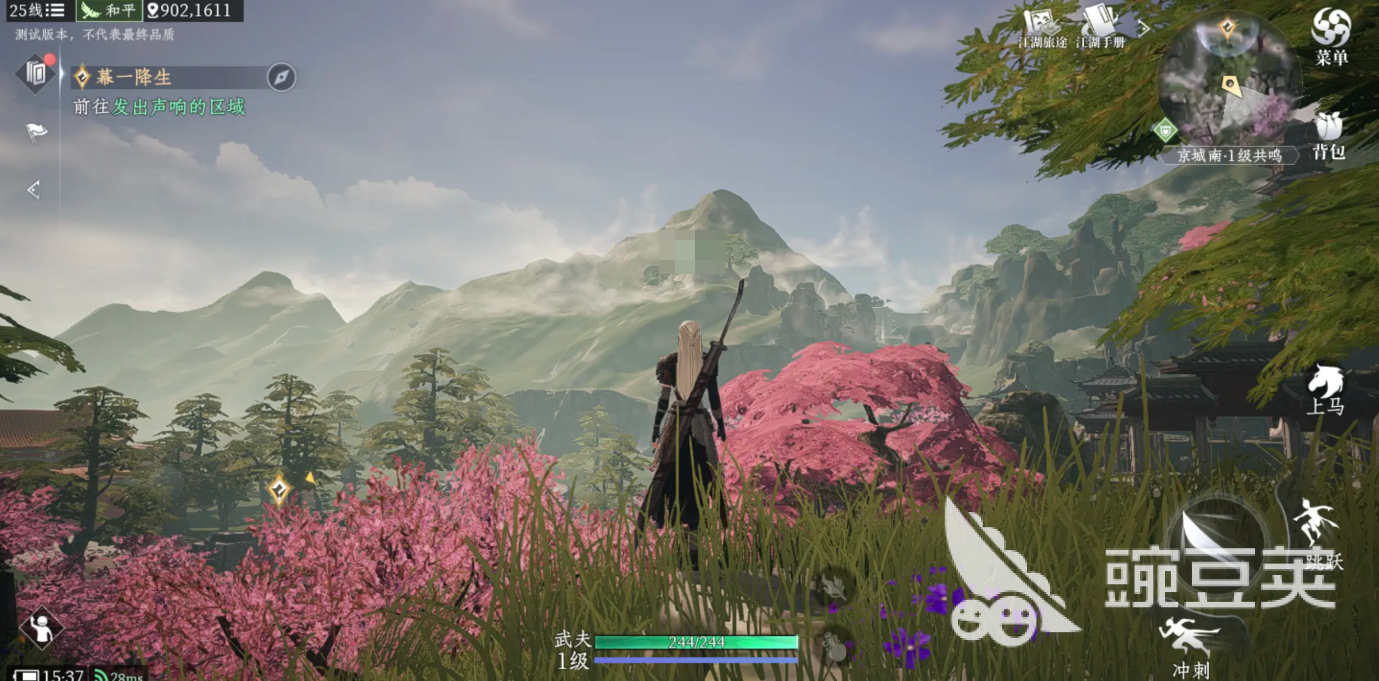Select the white flag icon
This screenshot has width=1379, height=681.
tap(37, 131)
